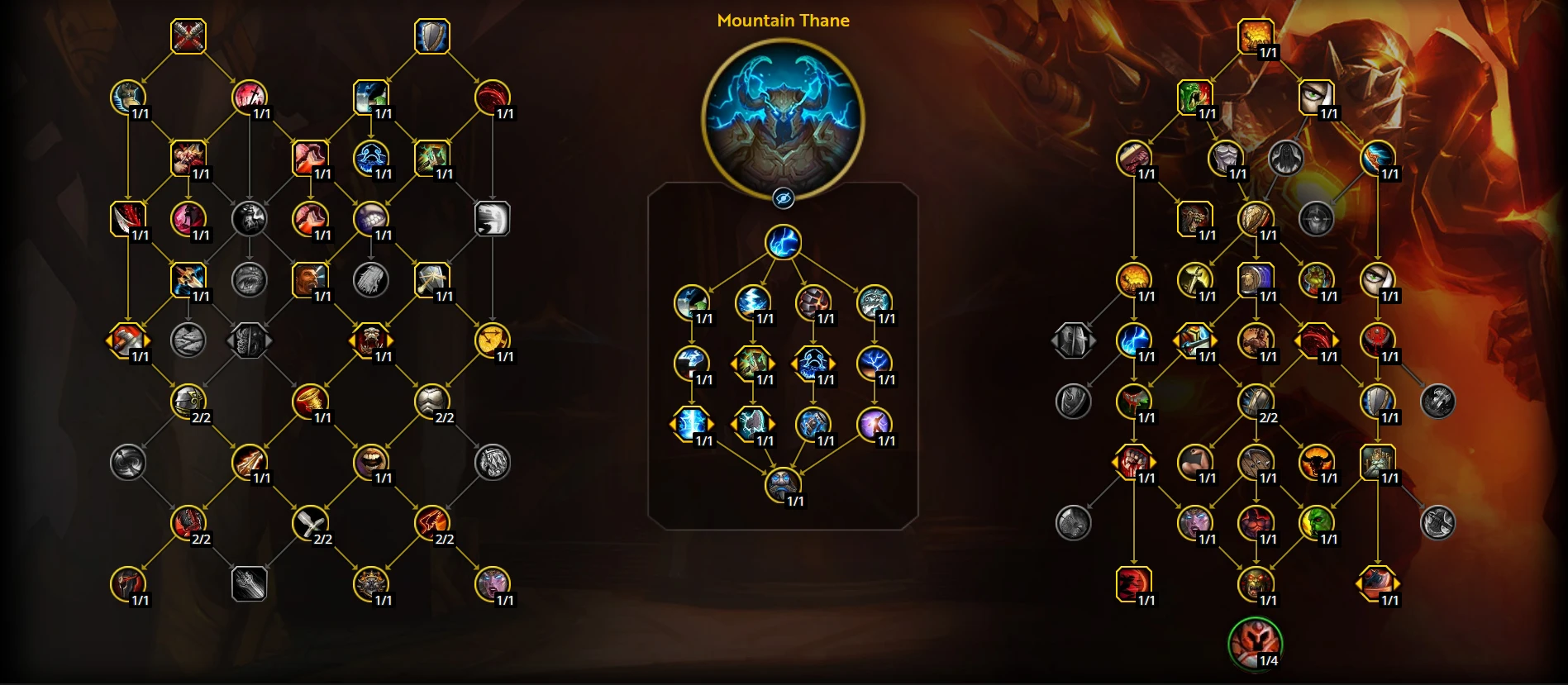Choose the lightning orb top hero talent
This screenshot has width=1568, height=685.
783,242
